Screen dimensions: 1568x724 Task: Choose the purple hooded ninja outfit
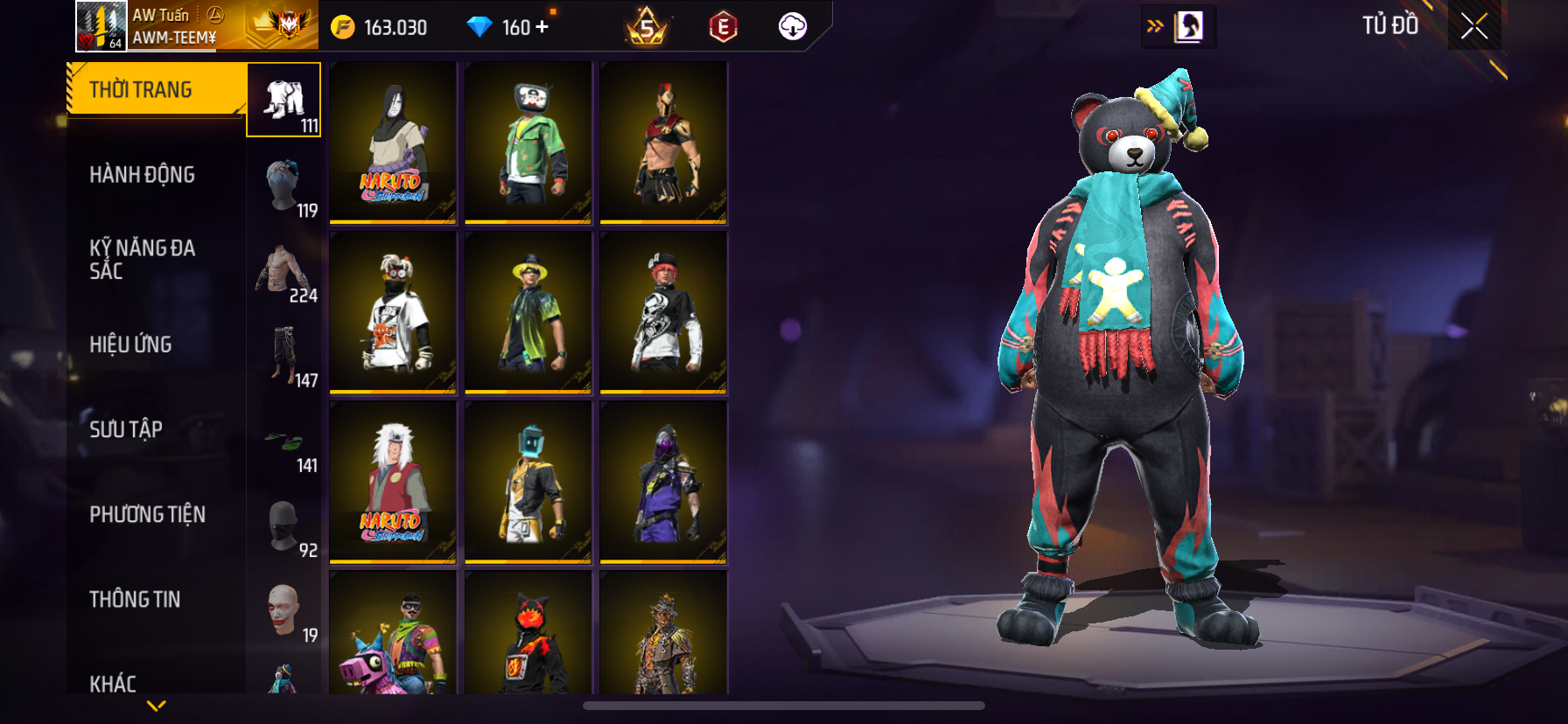pyautogui.click(x=663, y=482)
